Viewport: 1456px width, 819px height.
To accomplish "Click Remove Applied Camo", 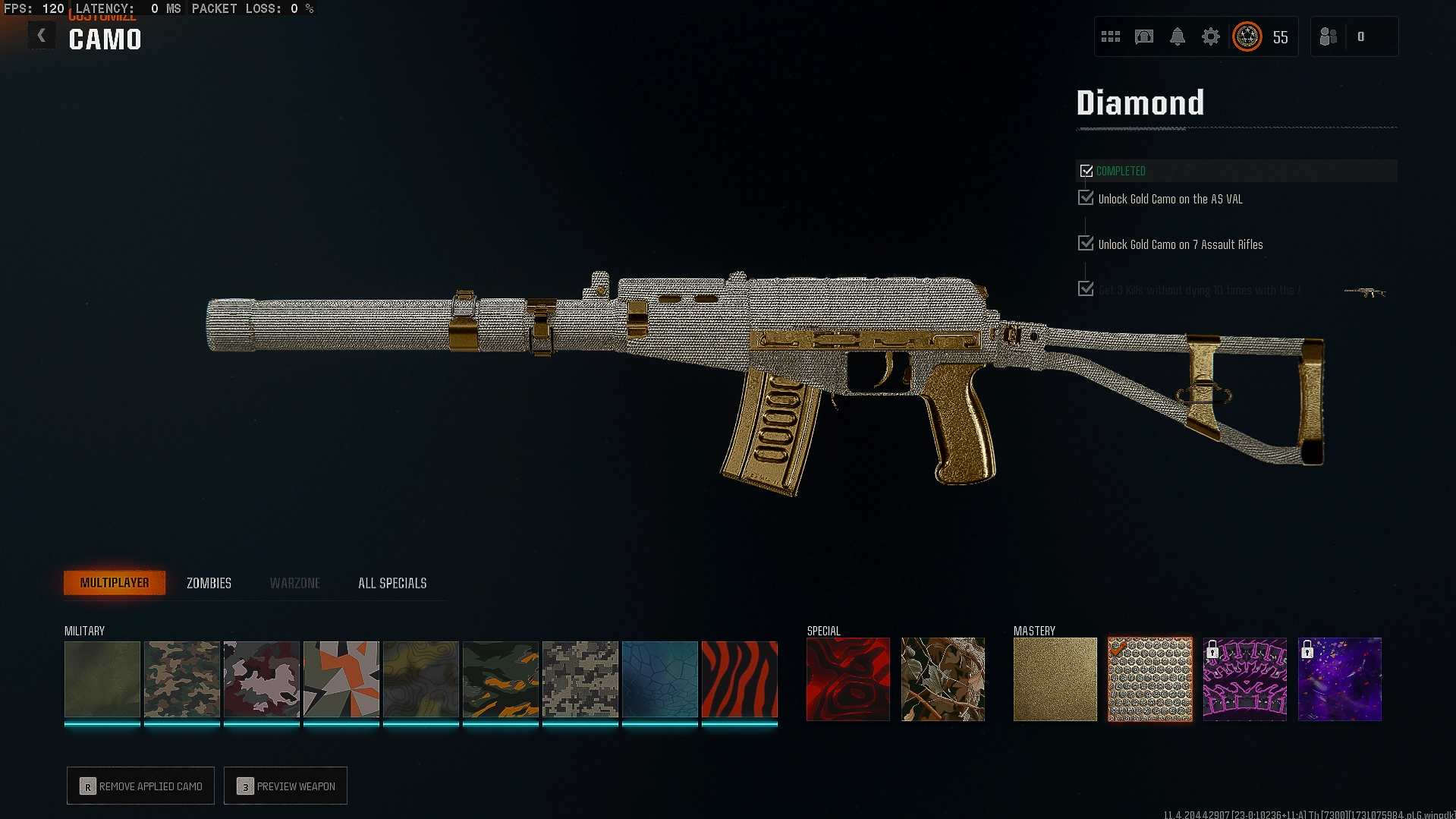I will (141, 786).
